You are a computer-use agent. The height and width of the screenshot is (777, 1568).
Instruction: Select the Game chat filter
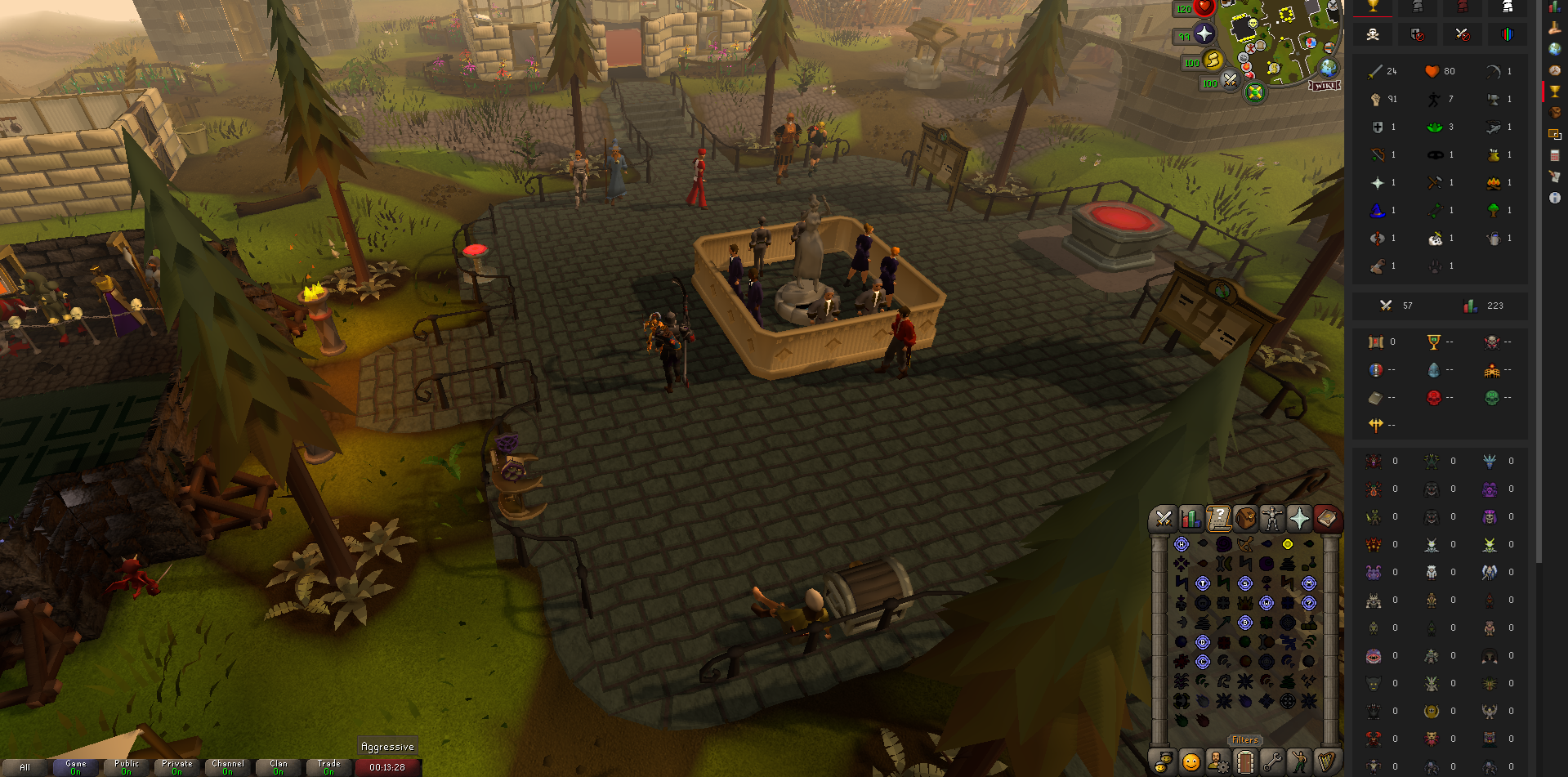tap(76, 767)
